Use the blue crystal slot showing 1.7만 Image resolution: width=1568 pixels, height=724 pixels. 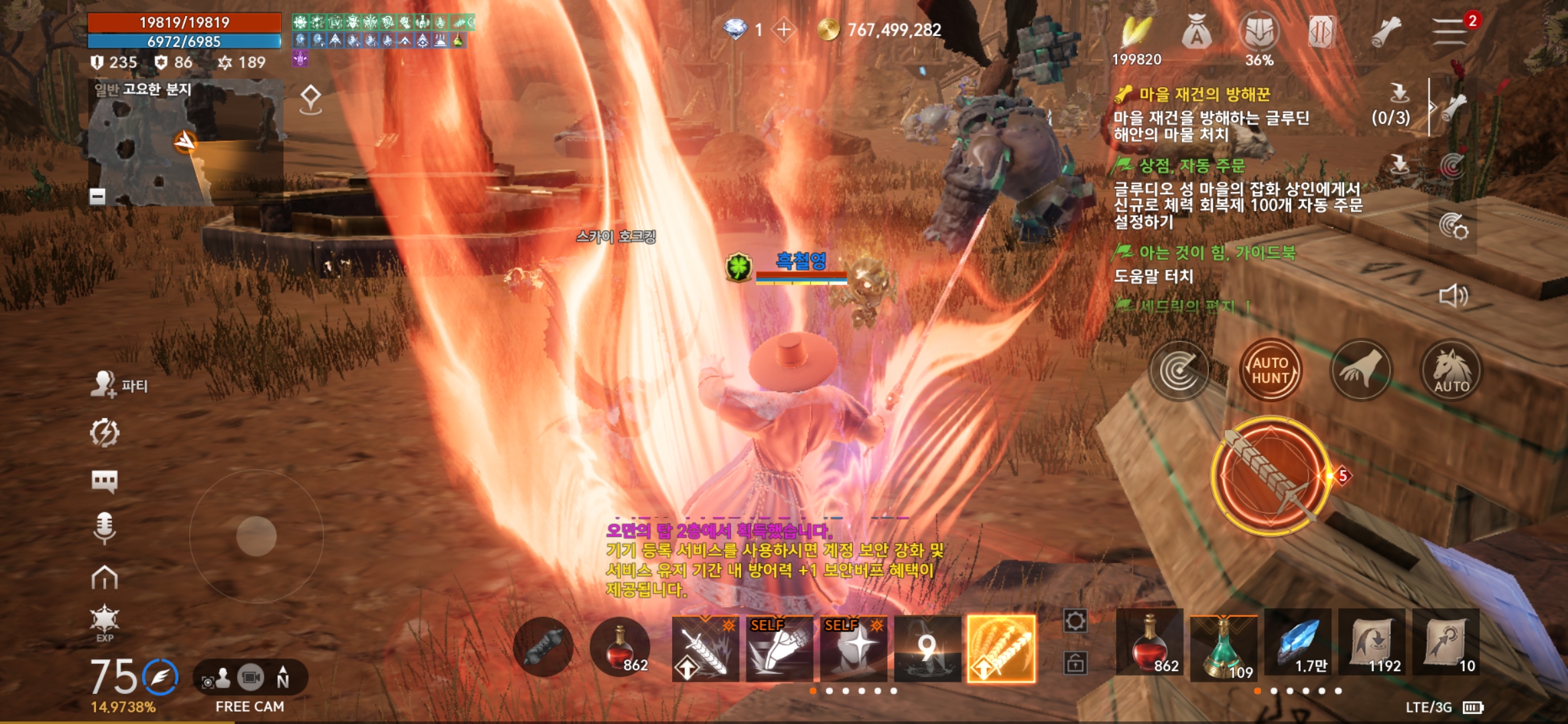(x=1298, y=644)
